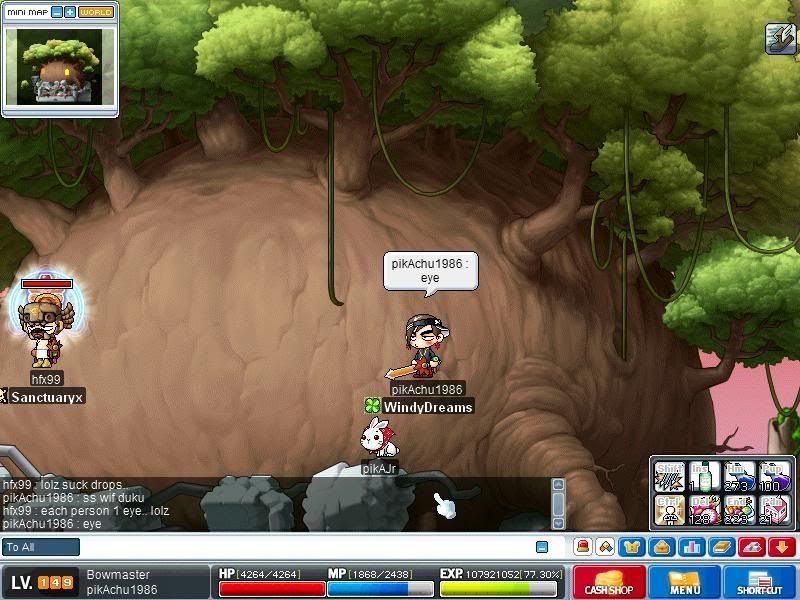Change the 'To All' chat target
Viewport: 800px width, 600px height.
tap(41, 547)
